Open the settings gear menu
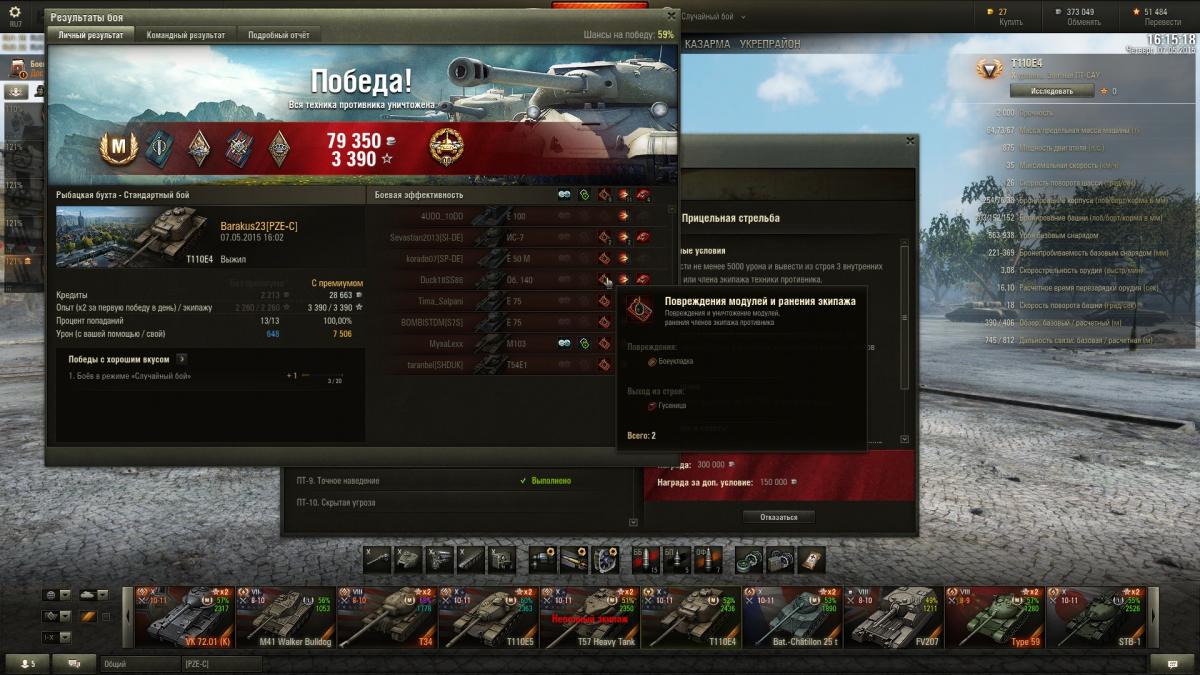This screenshot has width=1200, height=675. (15, 12)
